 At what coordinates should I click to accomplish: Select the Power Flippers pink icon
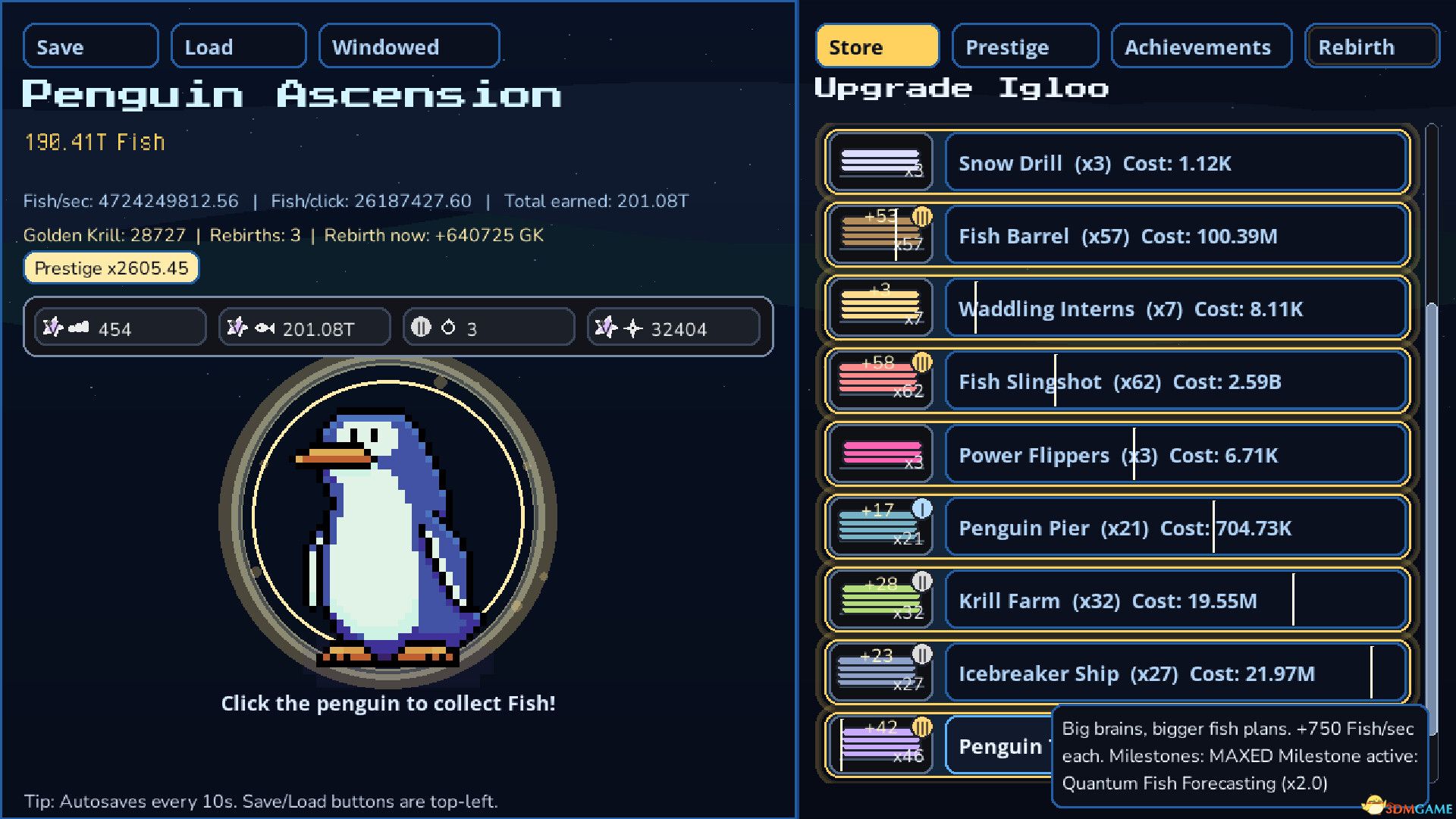(880, 454)
